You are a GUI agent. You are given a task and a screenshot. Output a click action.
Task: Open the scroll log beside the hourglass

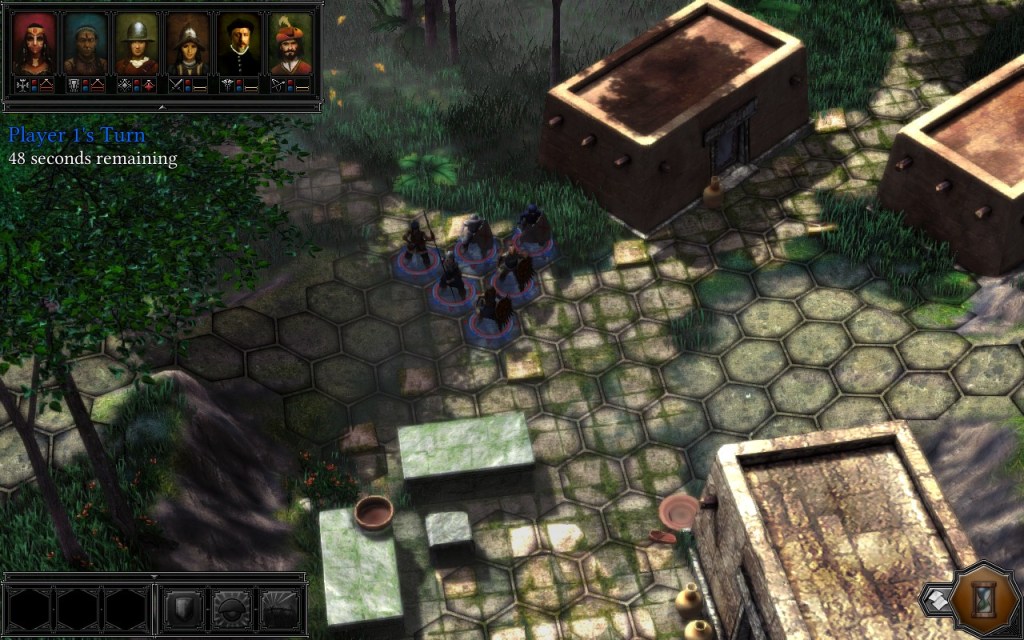point(936,598)
